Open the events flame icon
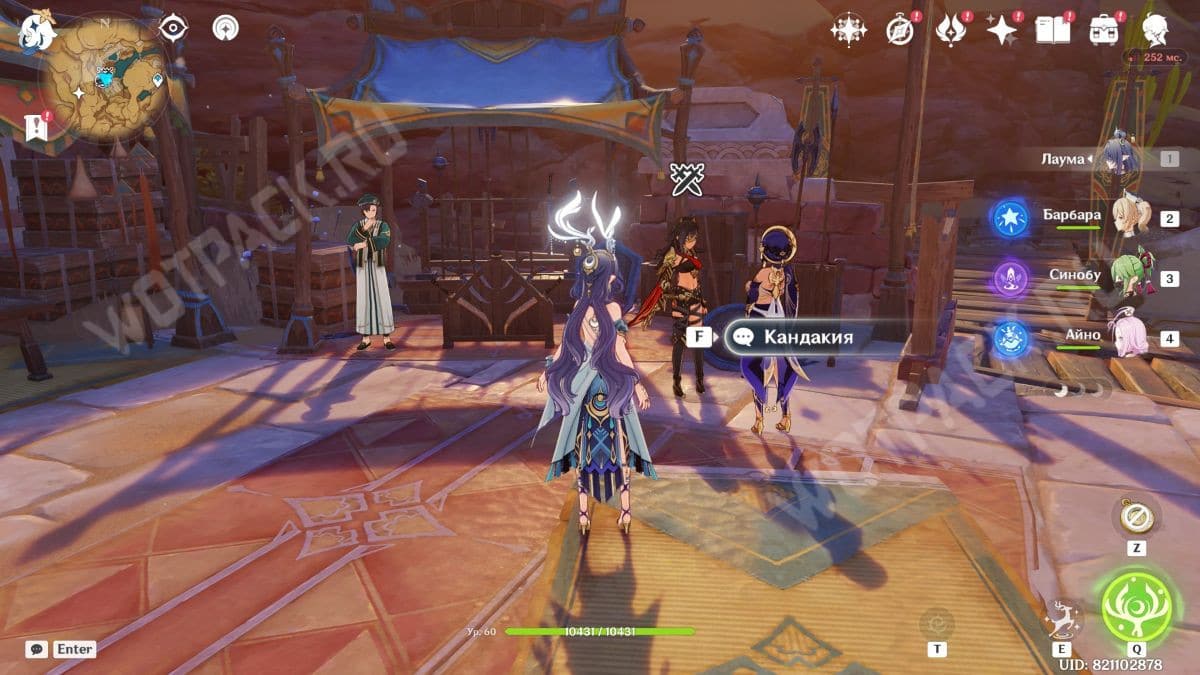Viewport: 1200px width, 675px height. pyautogui.click(x=950, y=30)
